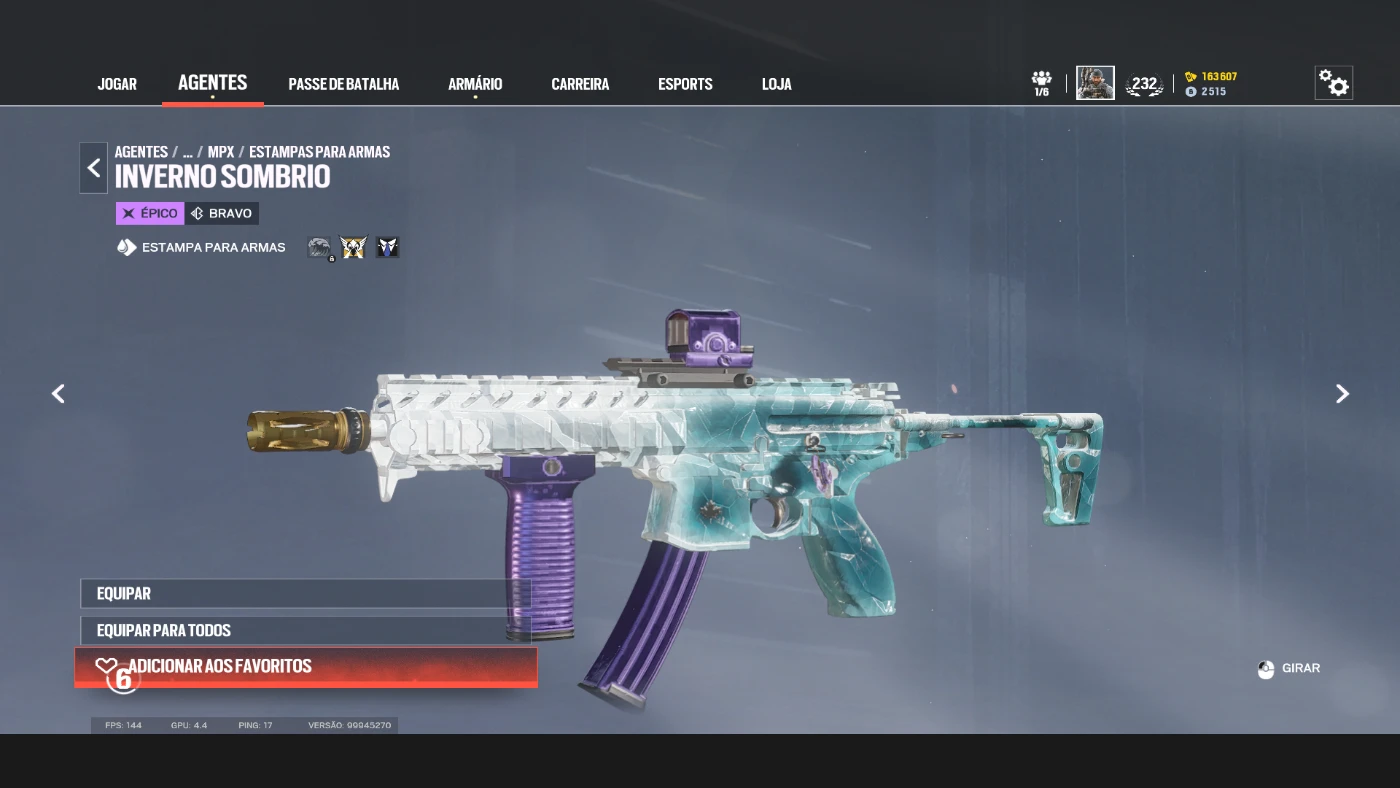Go to the Armário tab
This screenshot has width=1400, height=788.
(475, 84)
